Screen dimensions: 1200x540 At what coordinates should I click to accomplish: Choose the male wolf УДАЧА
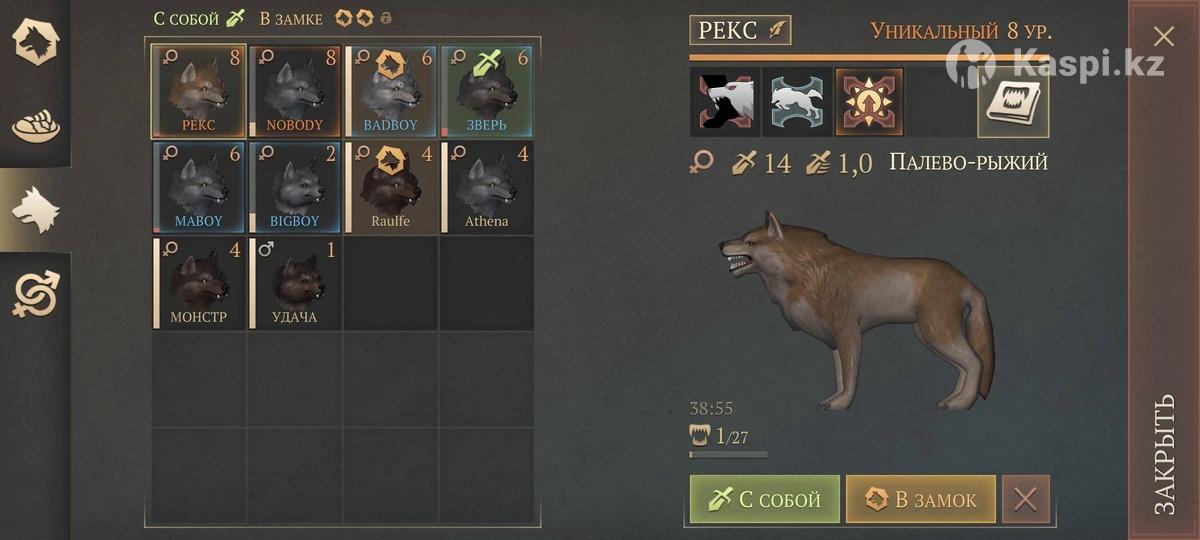(294, 282)
